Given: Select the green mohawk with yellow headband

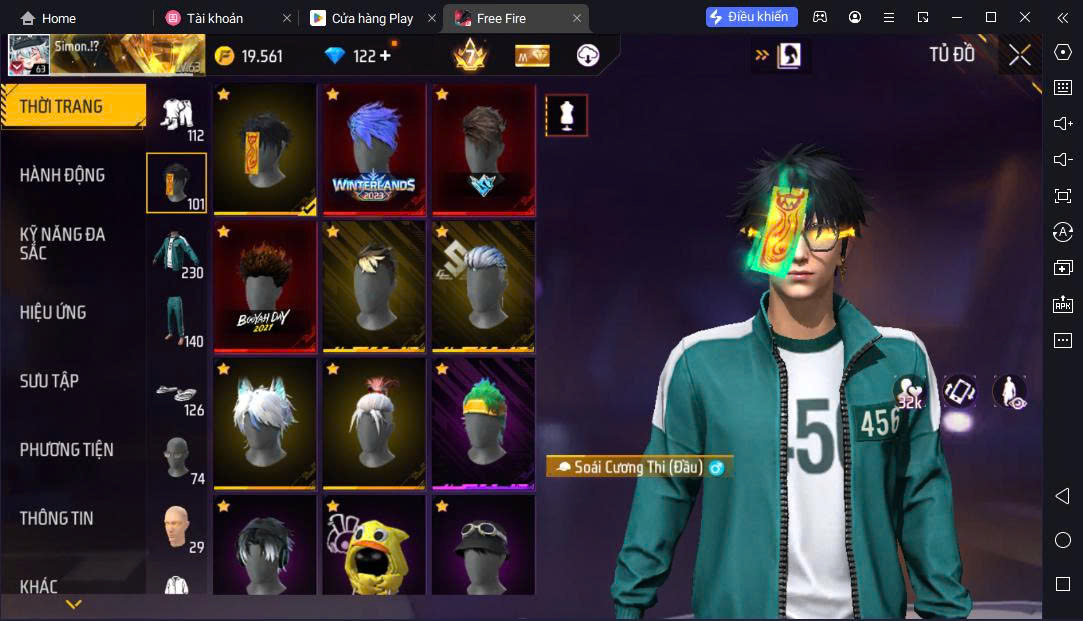Looking at the screenshot, I should point(483,424).
